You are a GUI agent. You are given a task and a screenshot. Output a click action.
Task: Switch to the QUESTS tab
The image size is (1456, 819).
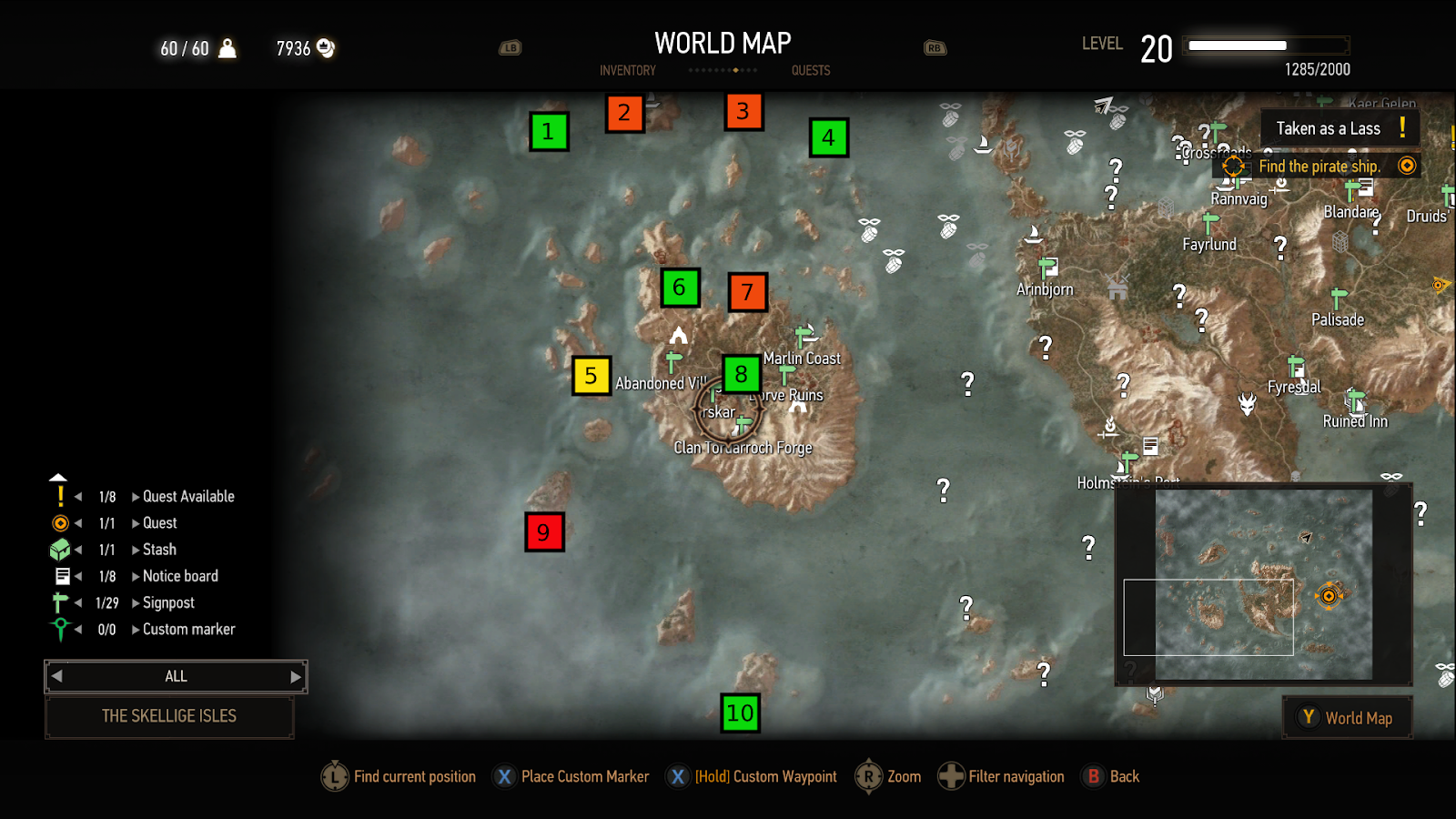(810, 70)
